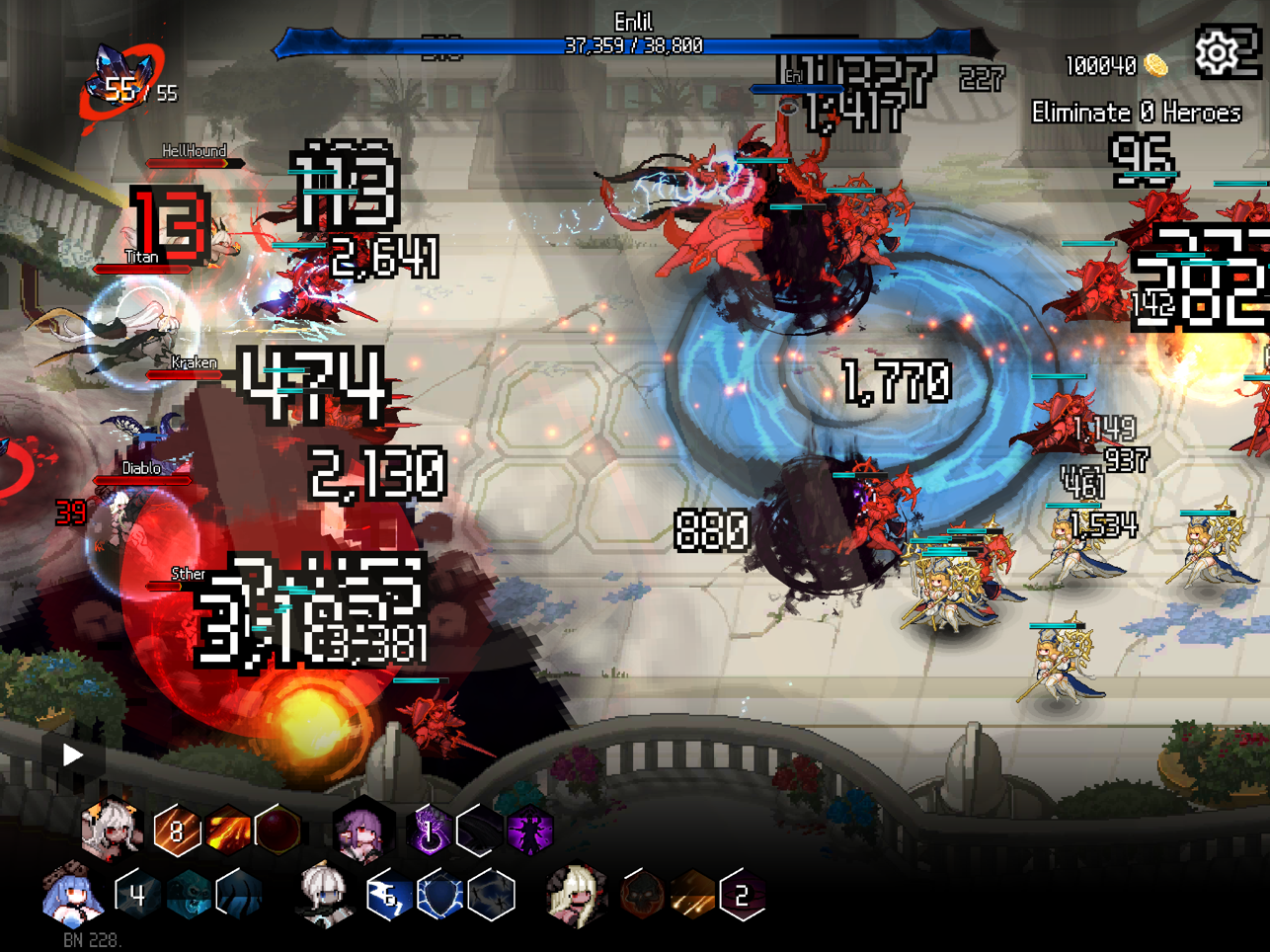The image size is (1270, 952).
Task: Click the gold coin currency icon
Action: tap(1156, 66)
